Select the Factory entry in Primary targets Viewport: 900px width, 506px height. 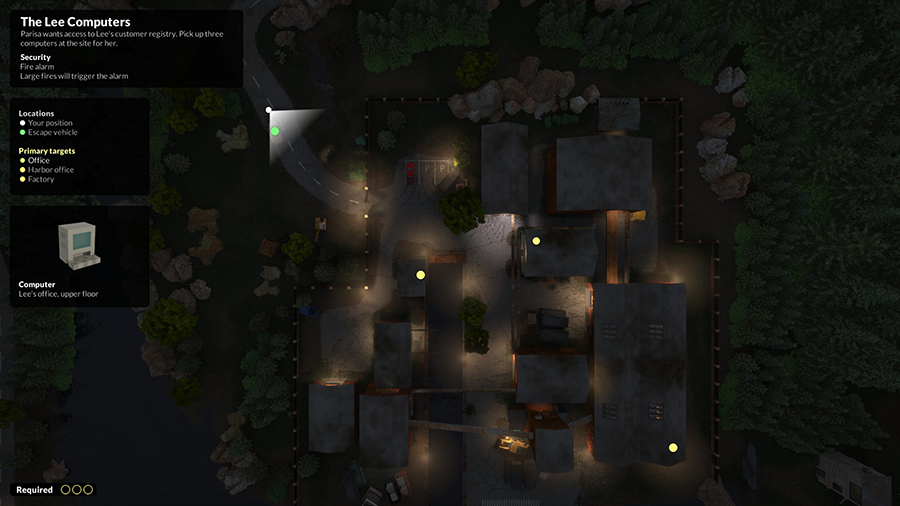41,179
